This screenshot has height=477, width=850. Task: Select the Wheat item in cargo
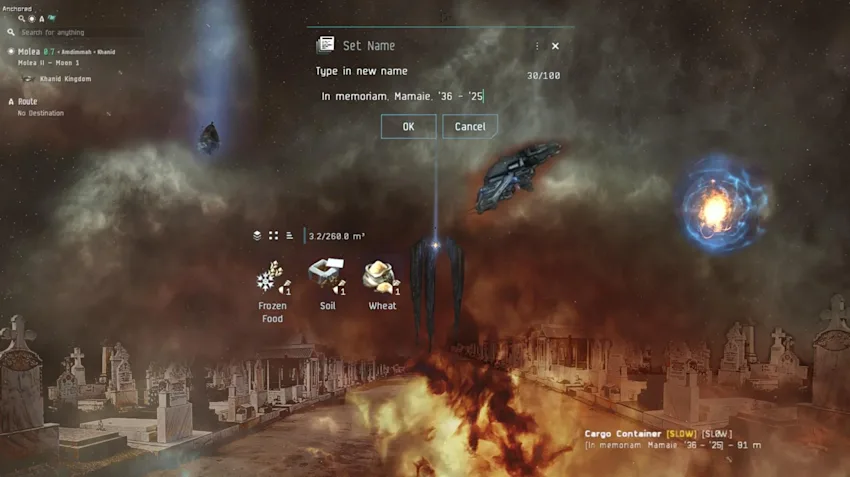[381, 278]
